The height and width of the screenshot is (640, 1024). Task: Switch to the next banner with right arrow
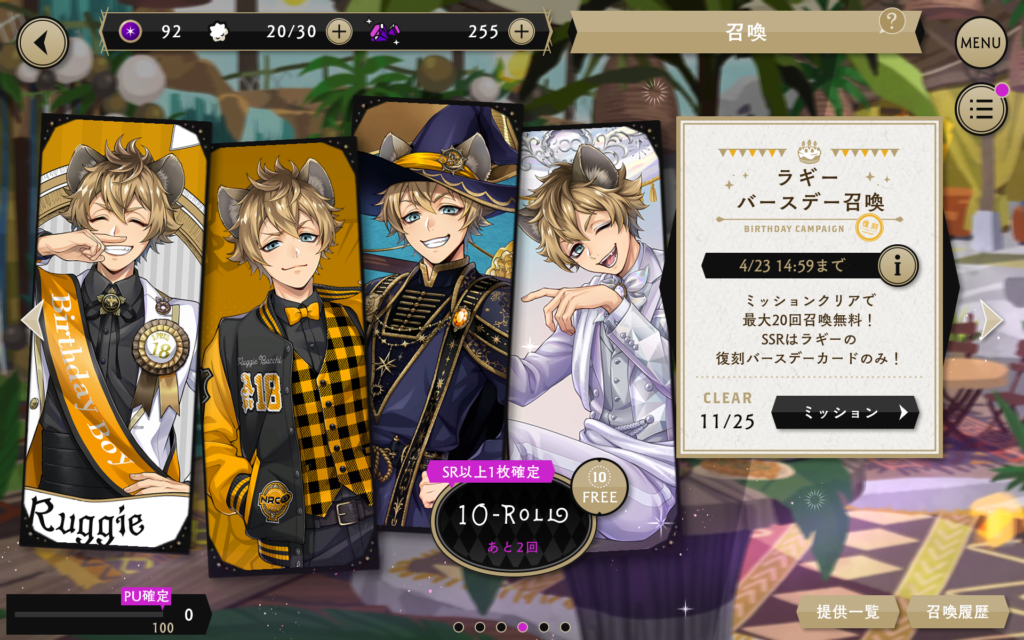990,320
